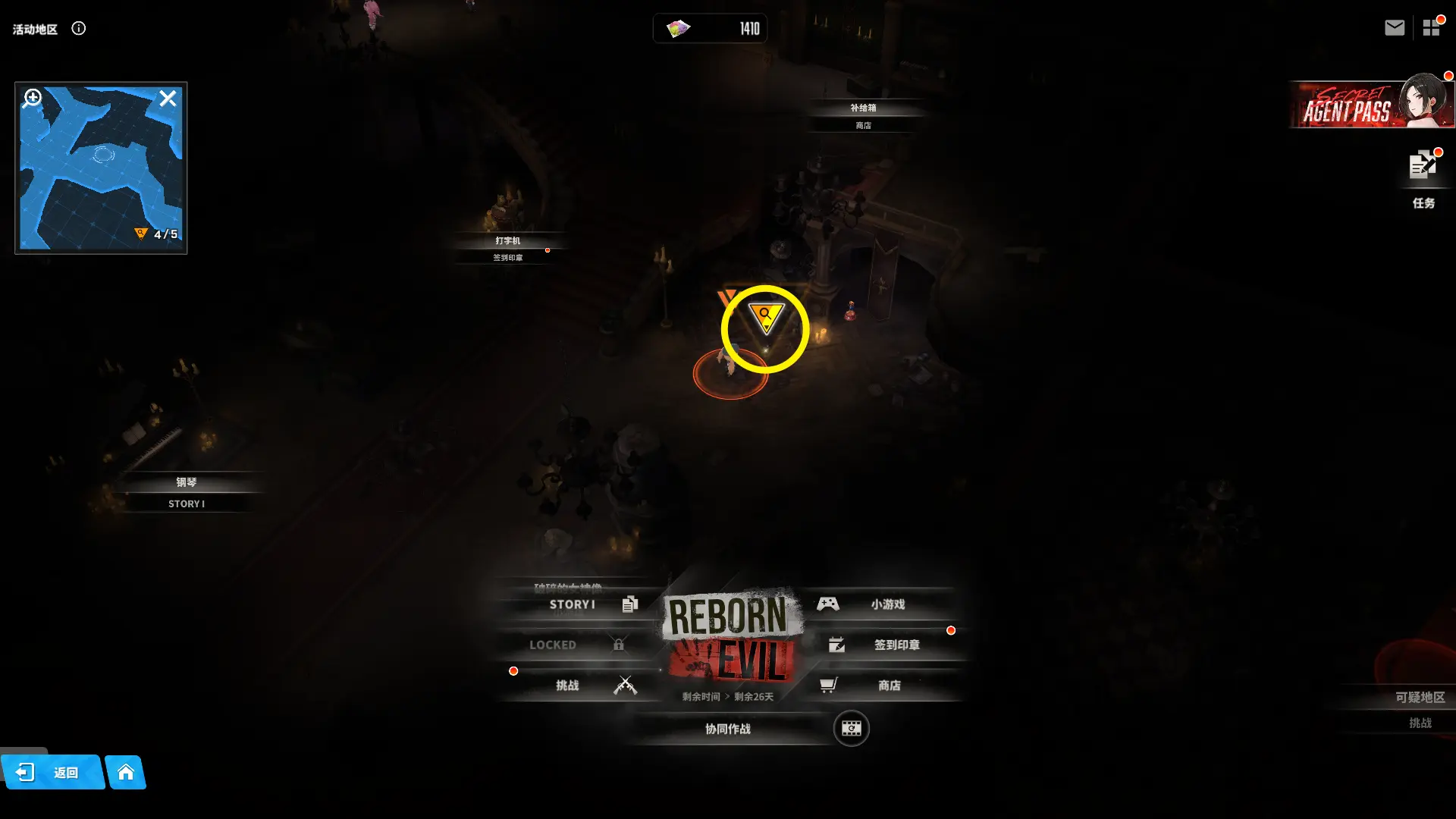The width and height of the screenshot is (1456, 819).
Task: Show 活动地区 info tooltip
Action: [79, 29]
